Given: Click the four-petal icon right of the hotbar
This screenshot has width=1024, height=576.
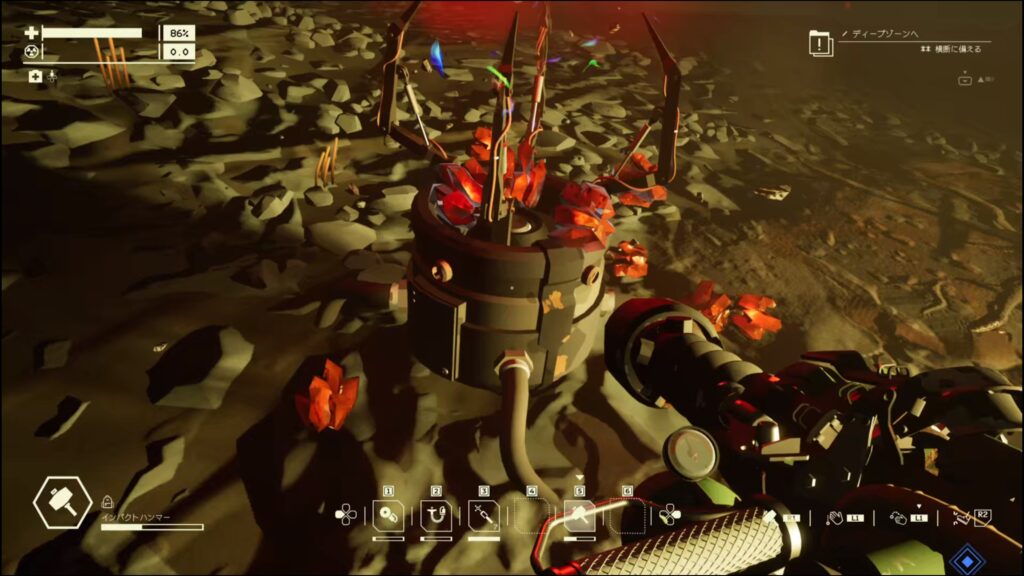Looking at the screenshot, I should (x=669, y=515).
